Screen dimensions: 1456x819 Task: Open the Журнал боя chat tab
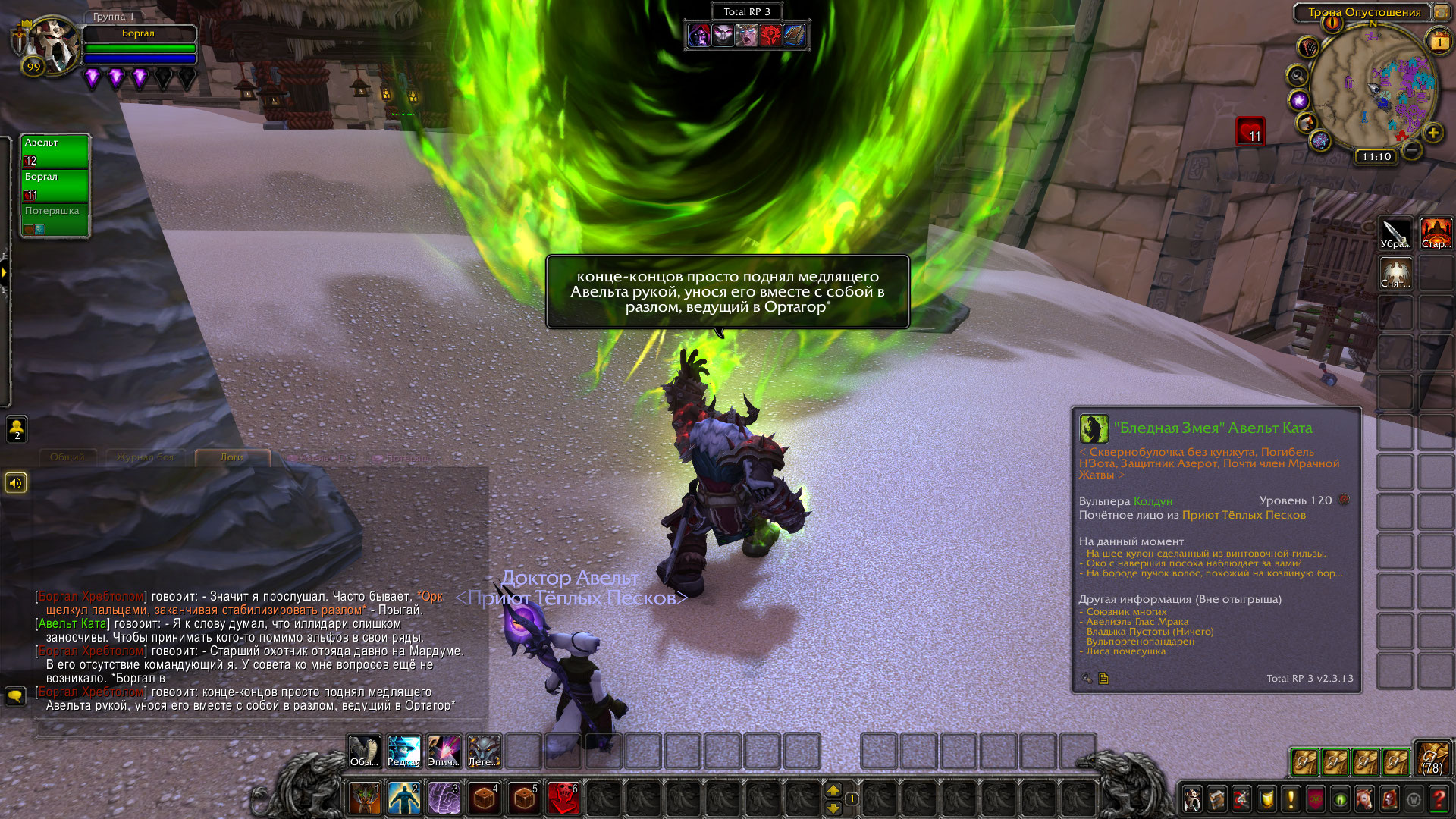[x=145, y=457]
